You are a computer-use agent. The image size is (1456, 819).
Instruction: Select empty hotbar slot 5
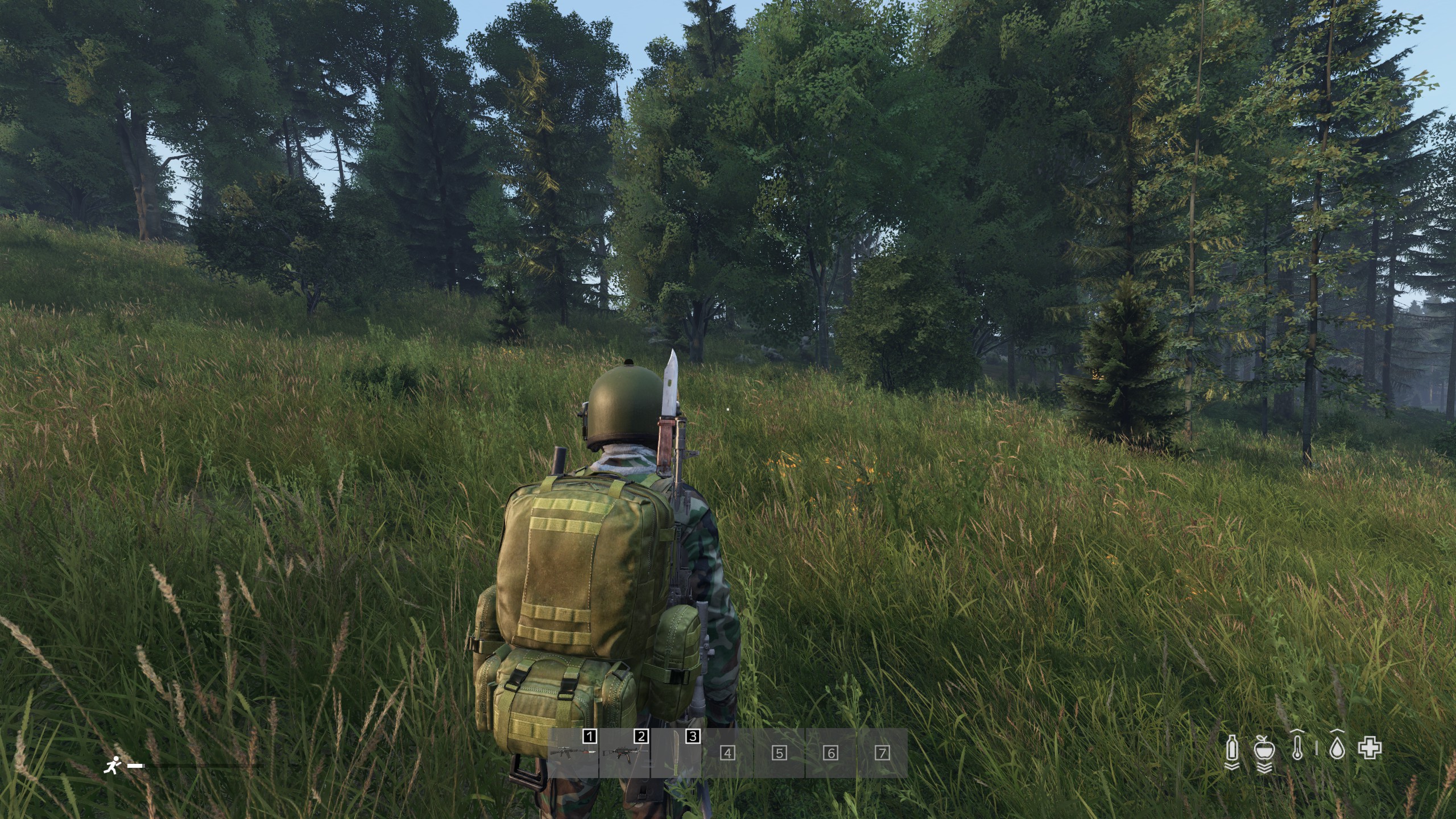tap(779, 753)
